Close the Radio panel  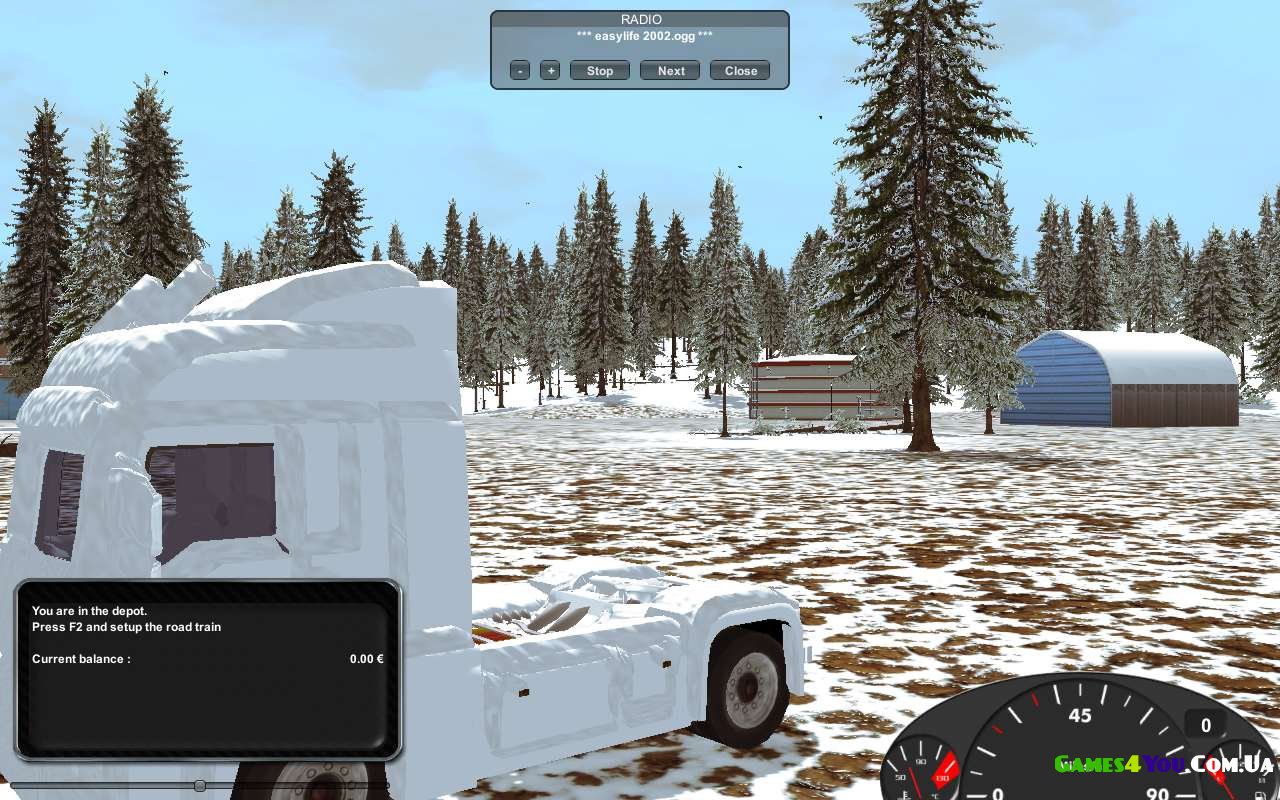coord(740,70)
